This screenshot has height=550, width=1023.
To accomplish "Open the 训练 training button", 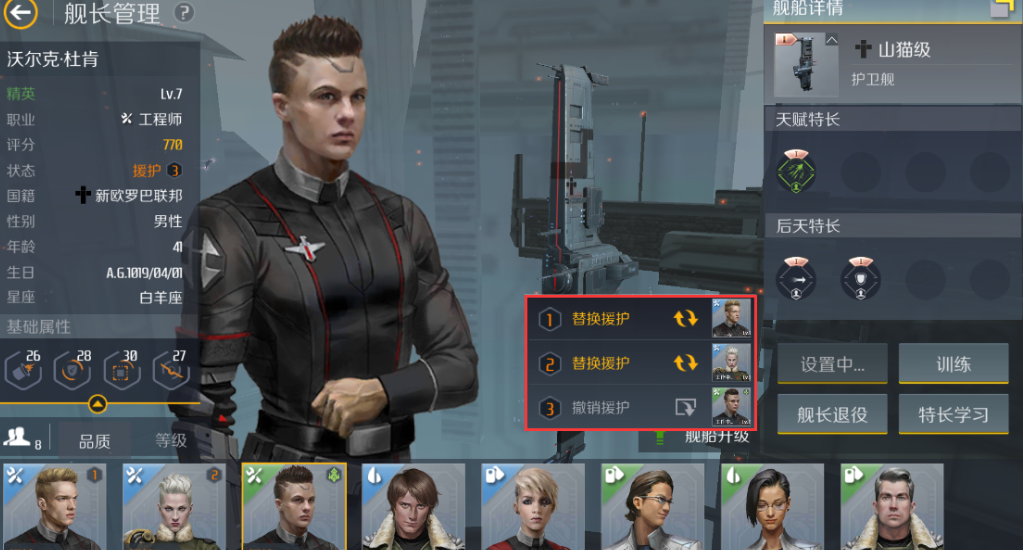I will pos(953,365).
